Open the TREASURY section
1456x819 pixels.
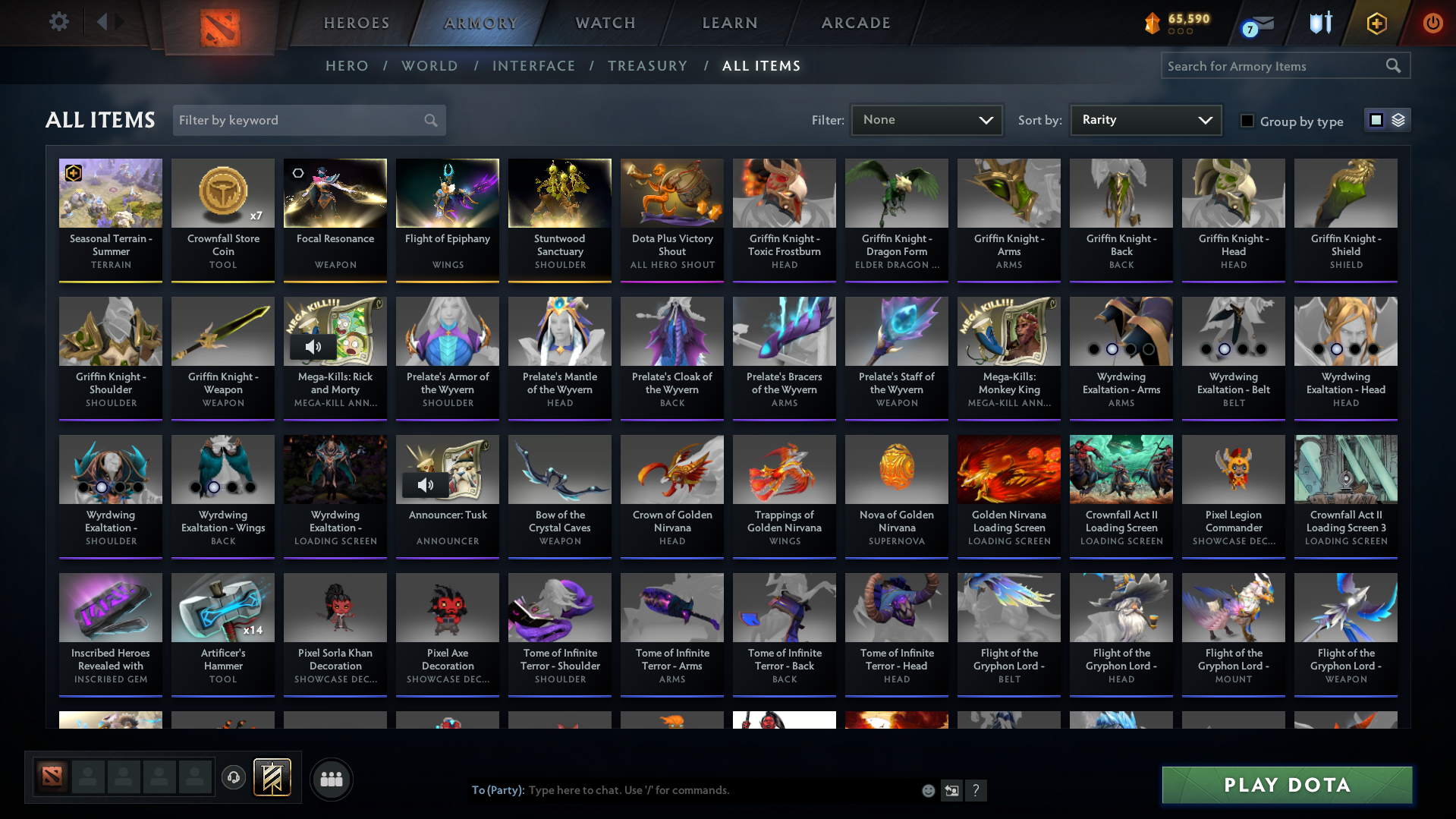point(647,66)
